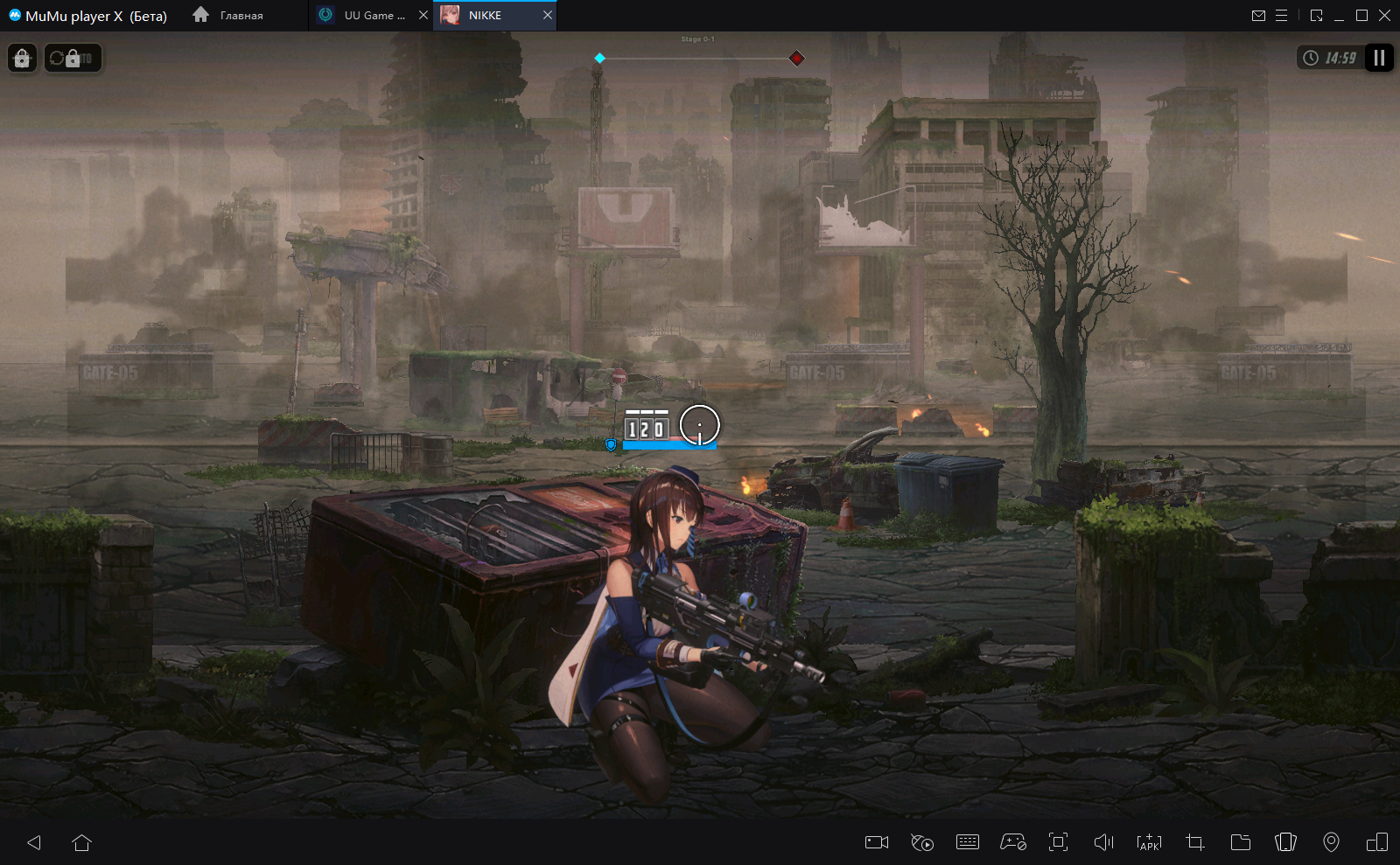Open the emulator keyboard mapping tool
This screenshot has width=1400, height=865.
click(x=968, y=842)
